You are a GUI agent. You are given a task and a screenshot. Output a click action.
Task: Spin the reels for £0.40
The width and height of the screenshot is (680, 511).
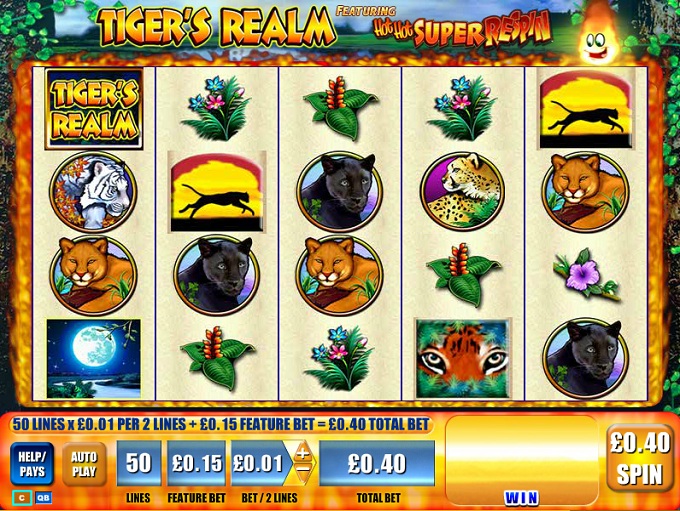[x=639, y=457]
